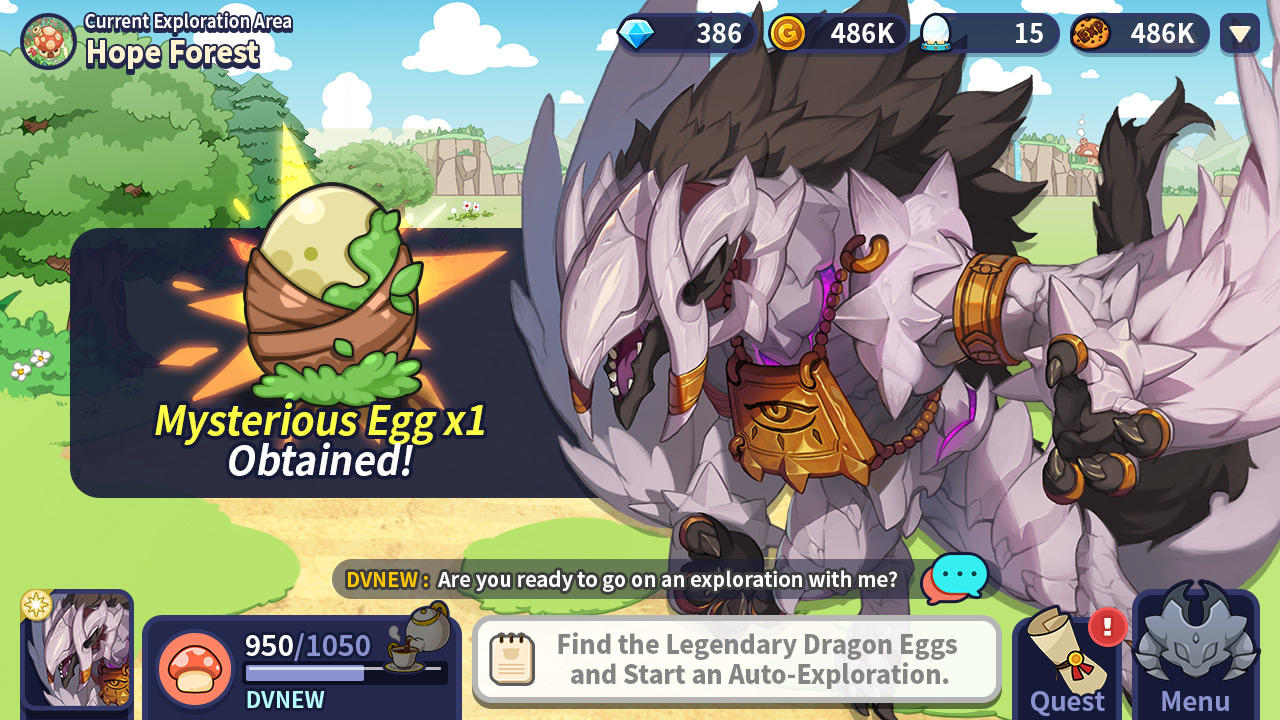The width and height of the screenshot is (1280, 720).
Task: Click the egg resource icon showing 15
Action: tap(934, 33)
